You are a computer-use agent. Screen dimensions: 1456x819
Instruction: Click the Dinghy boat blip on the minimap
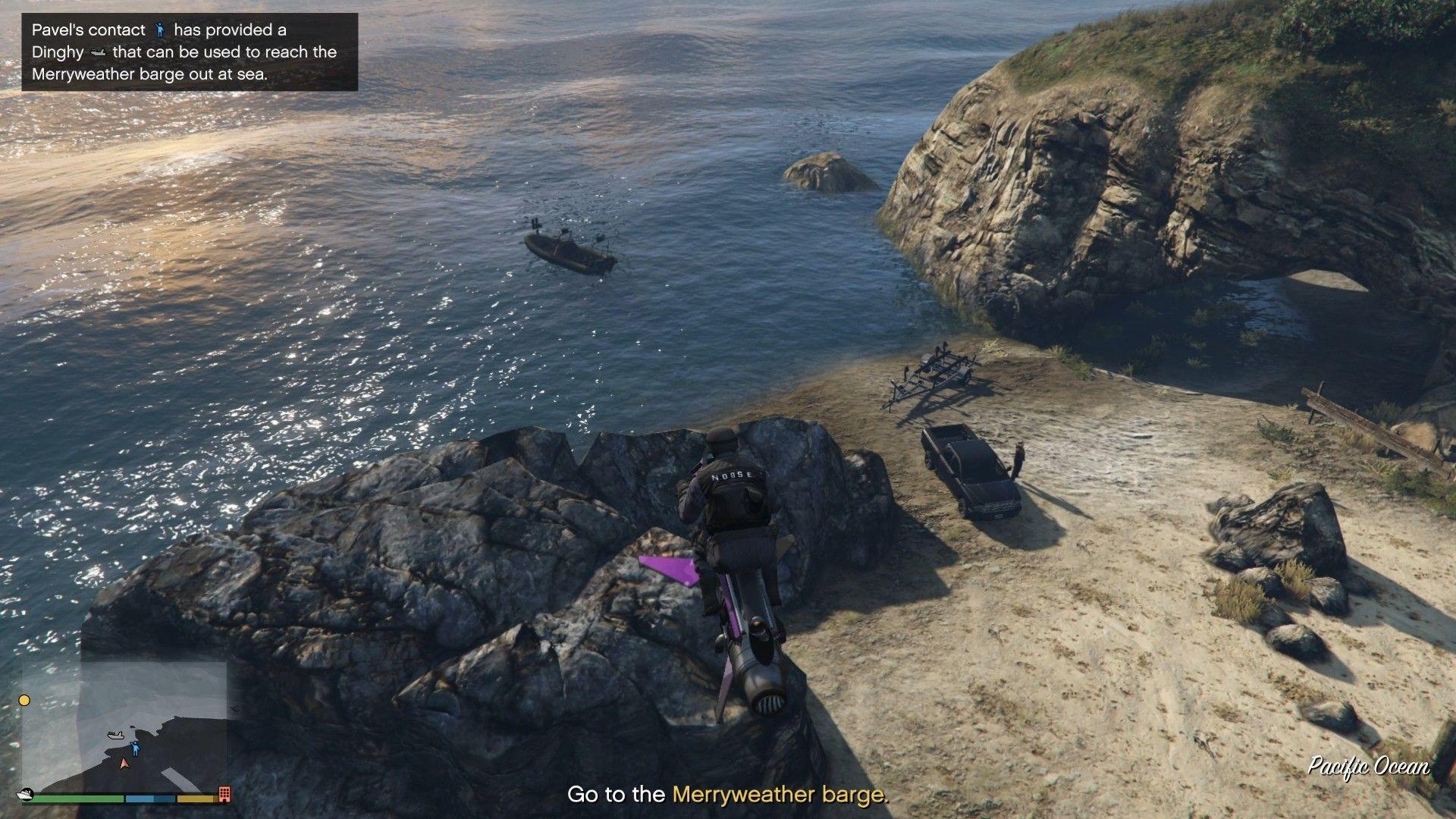[116, 735]
